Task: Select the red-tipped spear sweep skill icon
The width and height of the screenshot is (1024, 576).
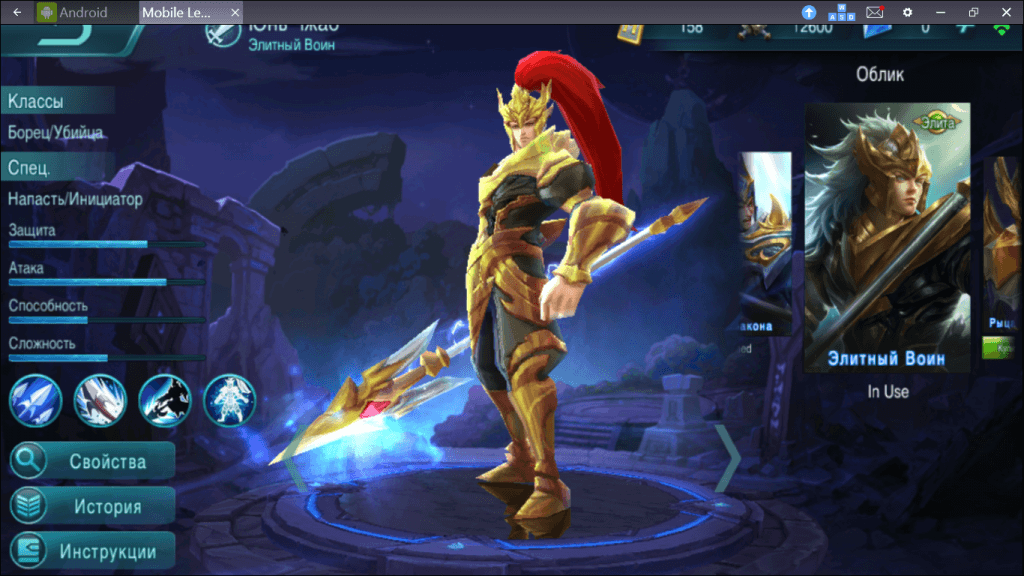Action: (x=100, y=400)
